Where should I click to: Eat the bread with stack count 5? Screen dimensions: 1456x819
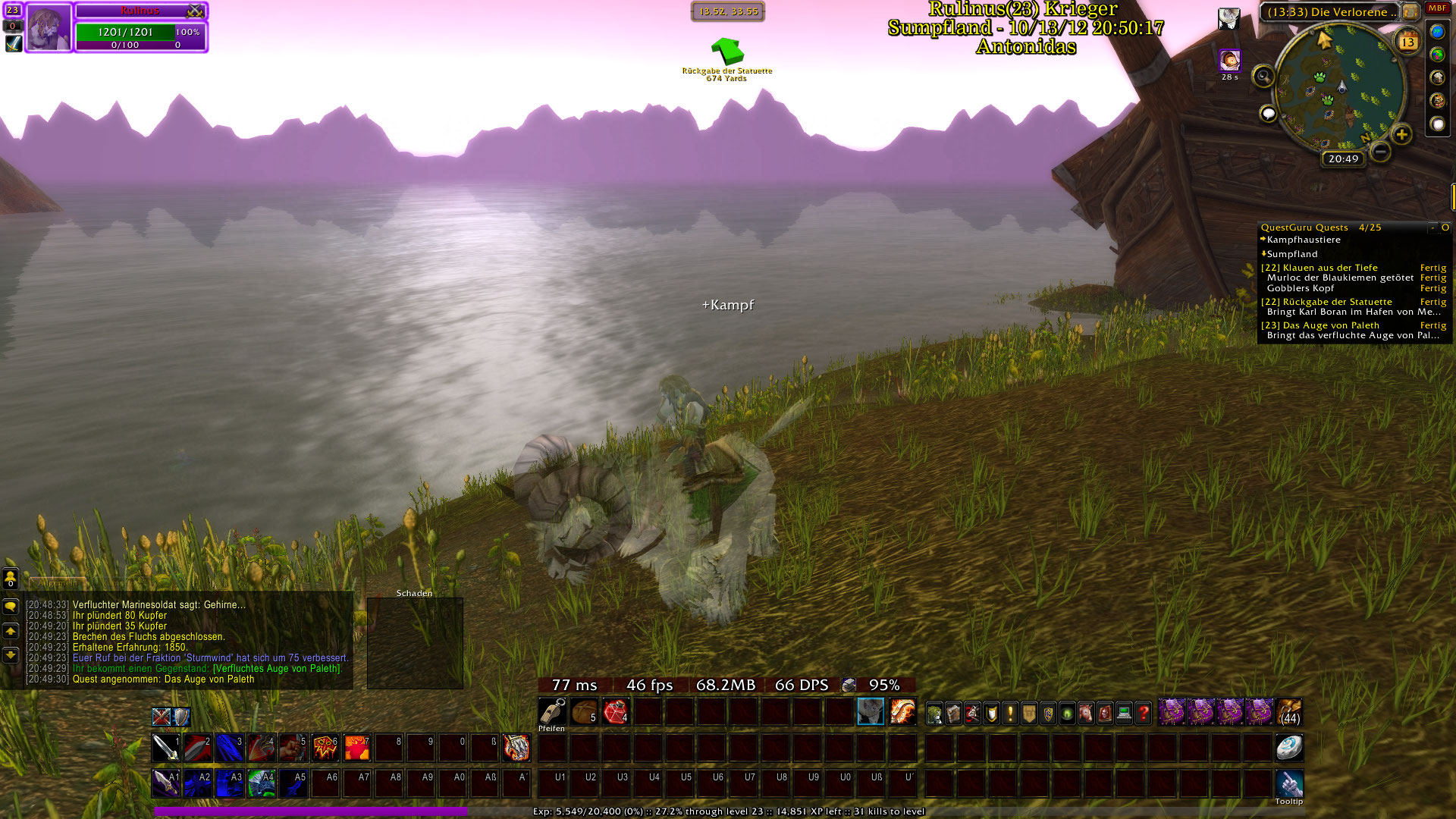point(584,712)
